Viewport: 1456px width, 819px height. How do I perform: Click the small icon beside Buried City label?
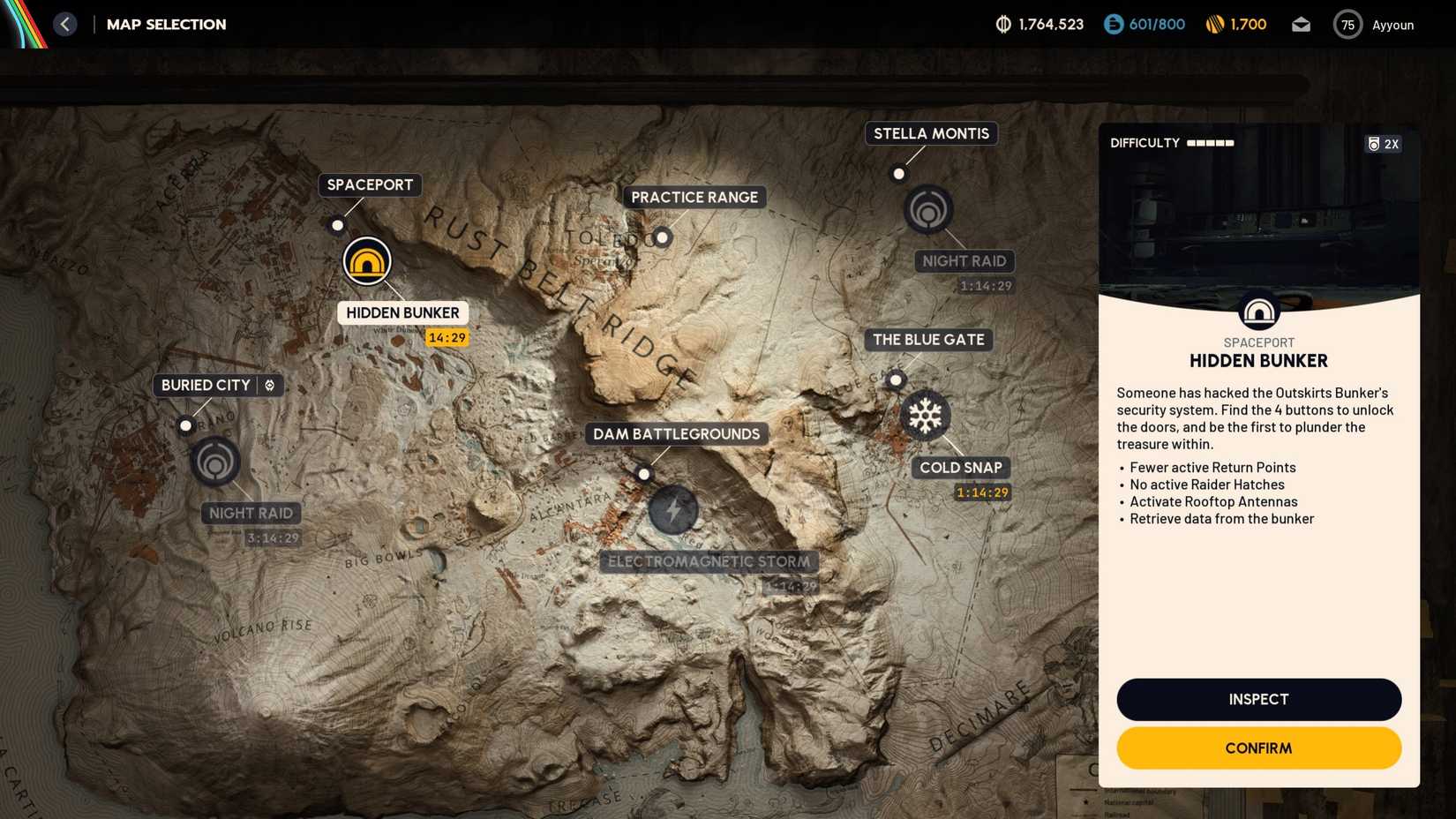269,385
